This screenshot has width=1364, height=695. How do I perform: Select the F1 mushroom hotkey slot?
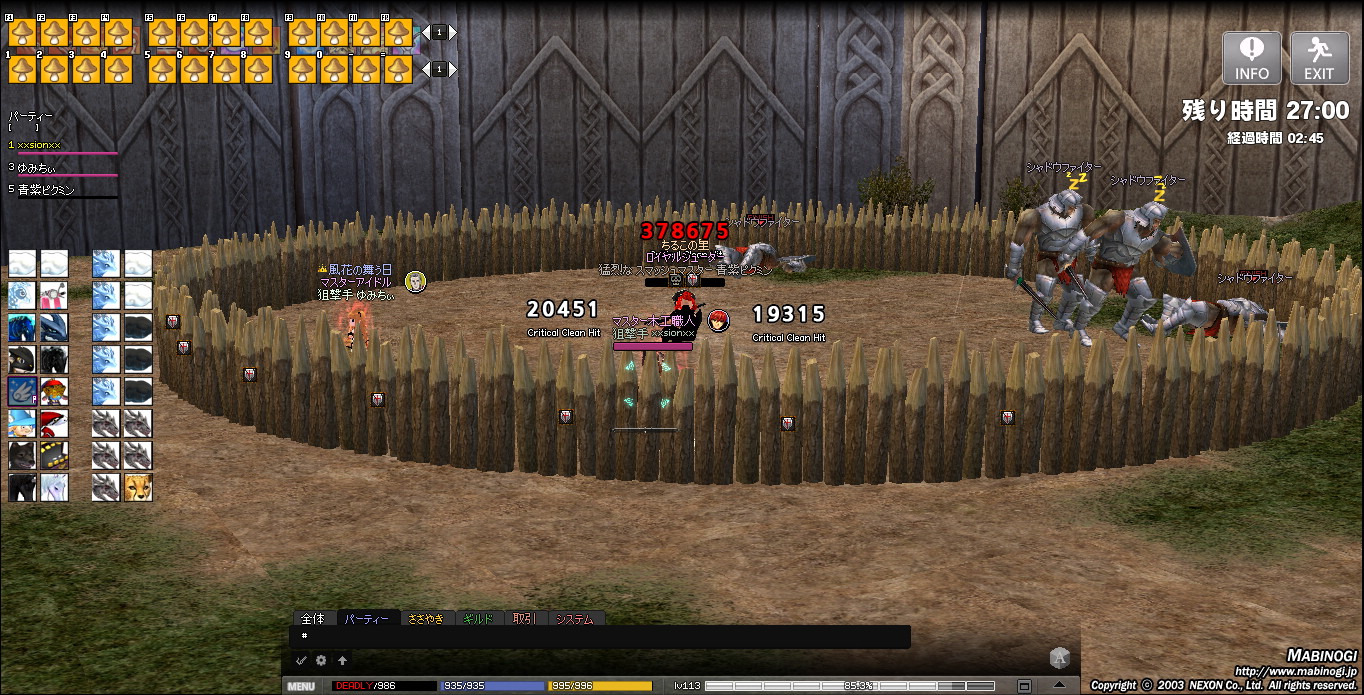[22, 33]
